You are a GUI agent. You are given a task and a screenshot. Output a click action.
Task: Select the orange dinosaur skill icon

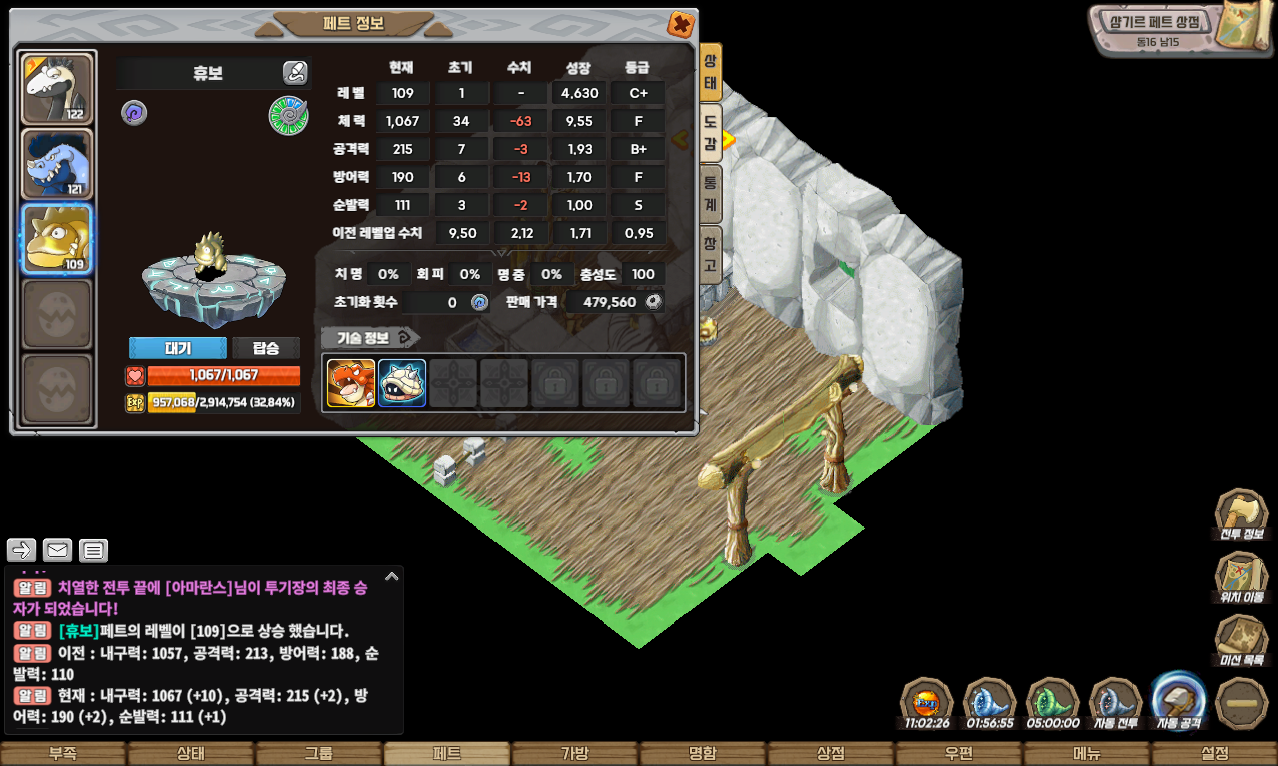pyautogui.click(x=351, y=383)
